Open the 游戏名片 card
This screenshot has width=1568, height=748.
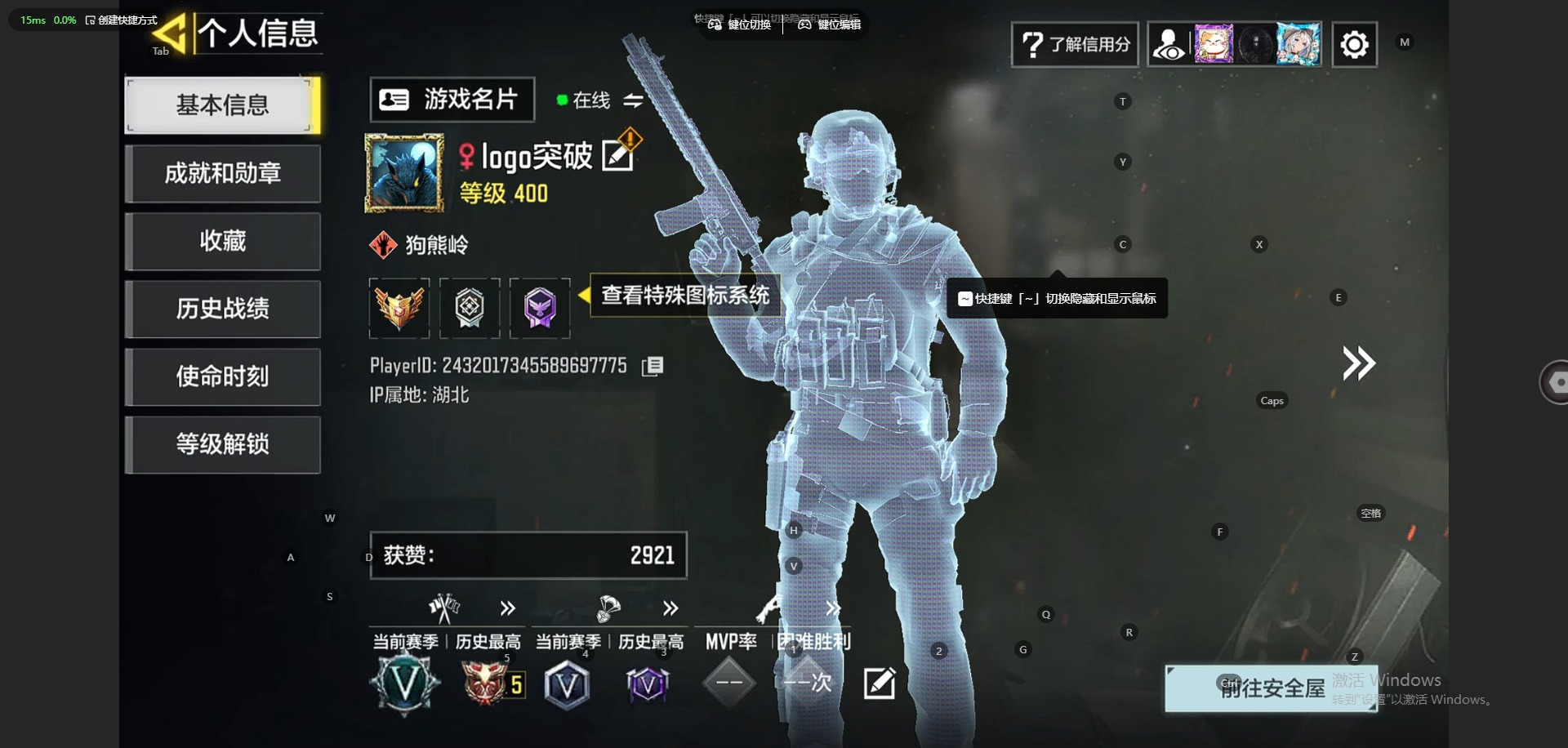pyautogui.click(x=452, y=100)
